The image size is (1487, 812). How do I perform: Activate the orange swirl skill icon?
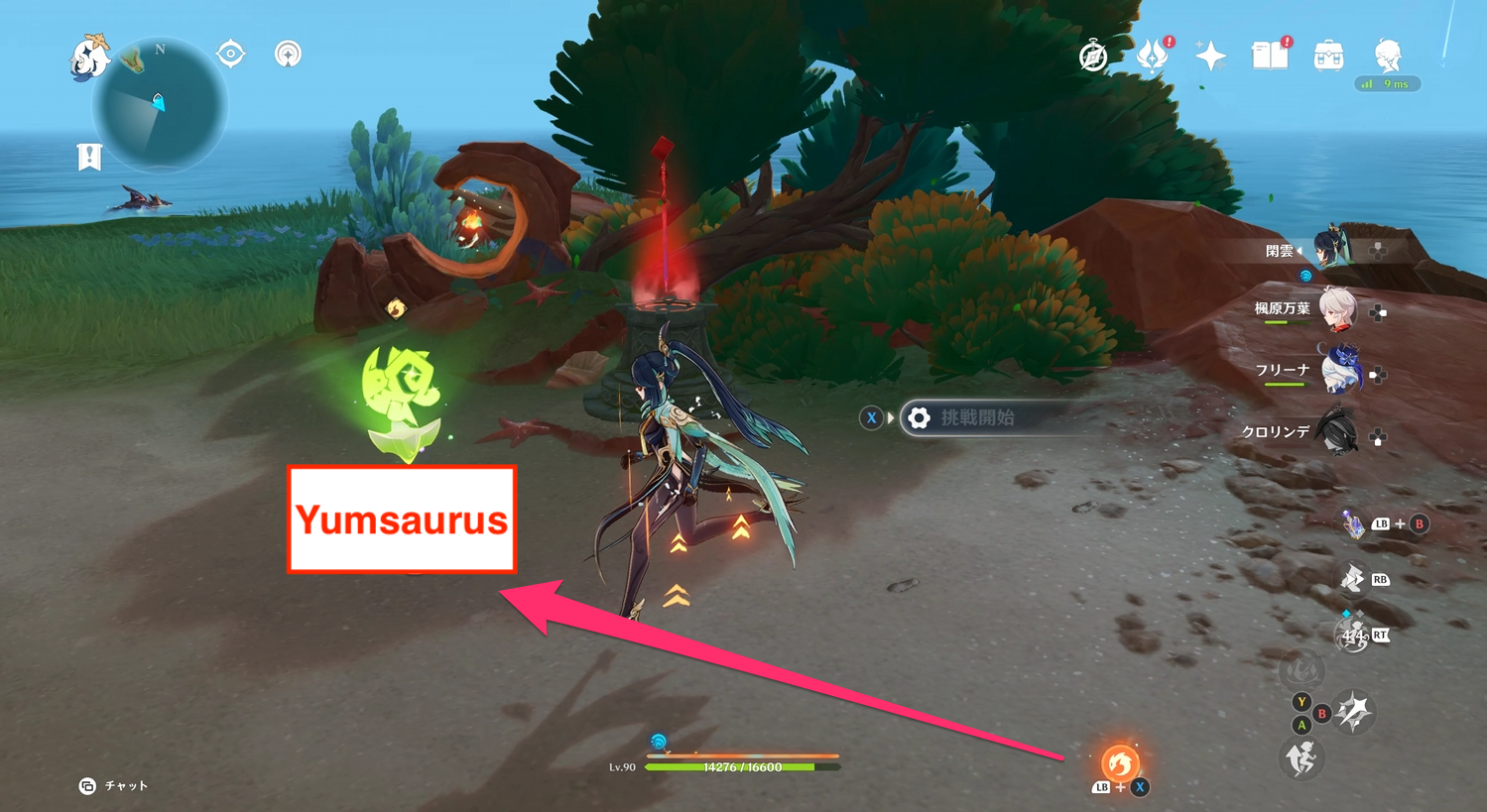coord(1120,763)
